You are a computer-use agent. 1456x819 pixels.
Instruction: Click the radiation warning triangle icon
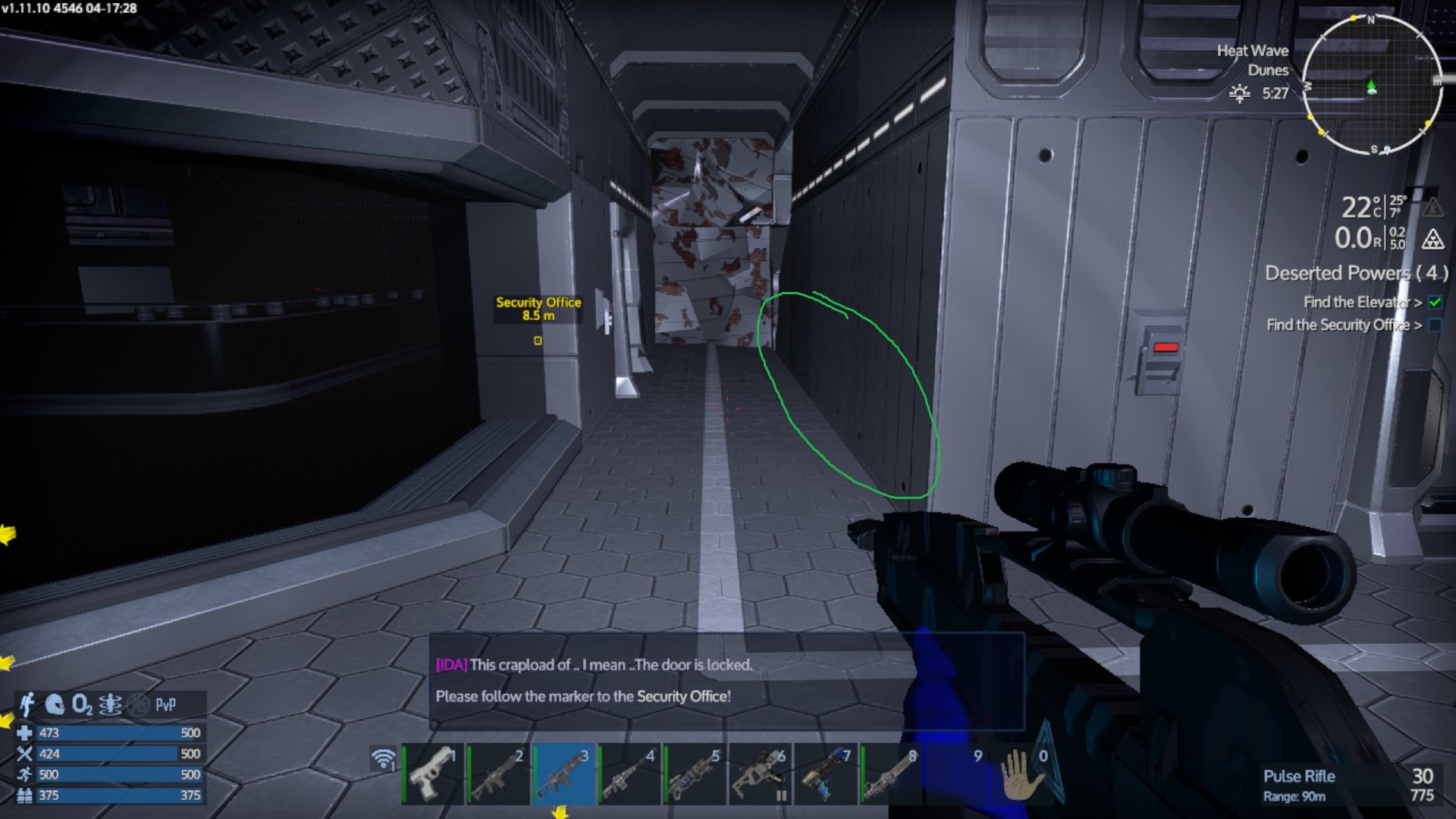pyautogui.click(x=1432, y=240)
